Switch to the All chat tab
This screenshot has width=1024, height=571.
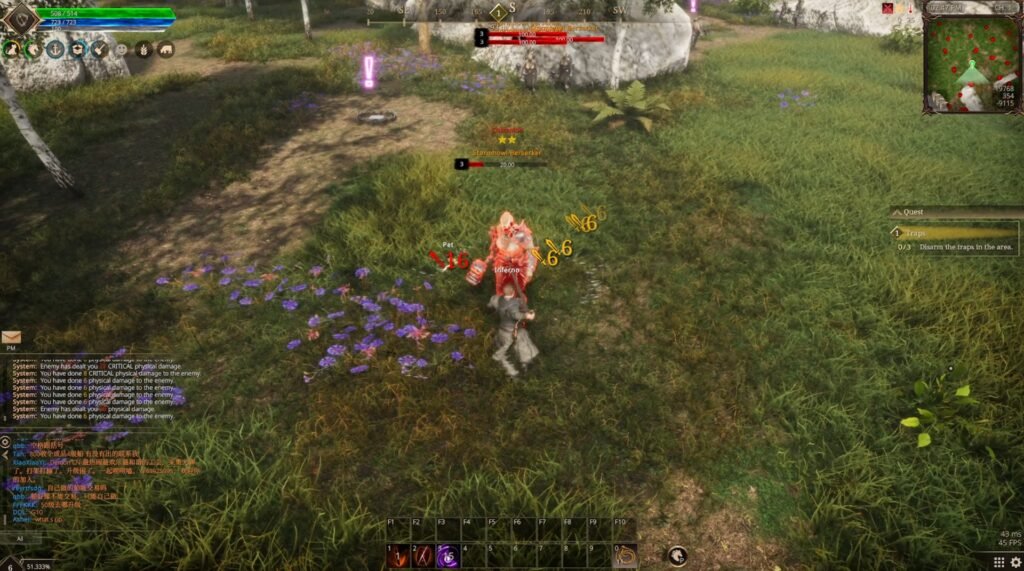click(19, 538)
